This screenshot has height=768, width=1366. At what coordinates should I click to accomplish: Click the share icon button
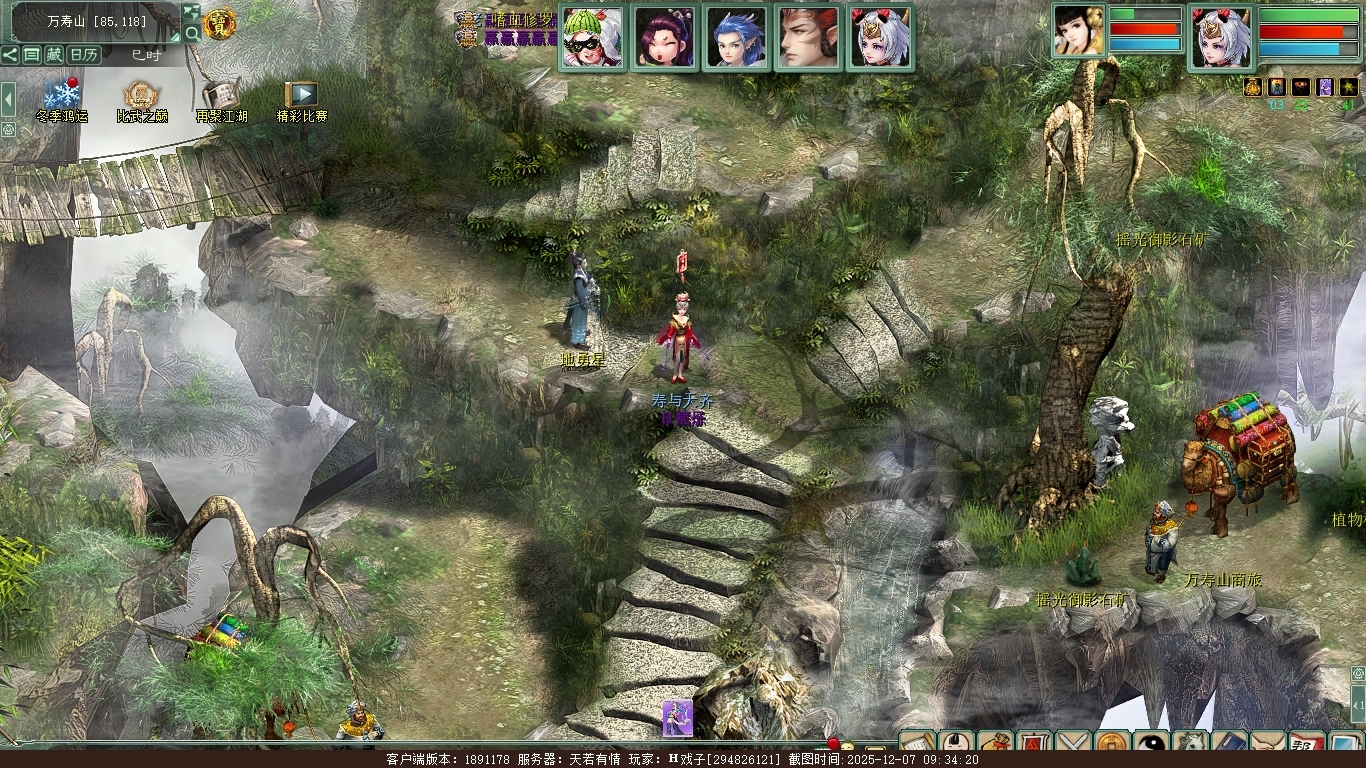[x=10, y=55]
